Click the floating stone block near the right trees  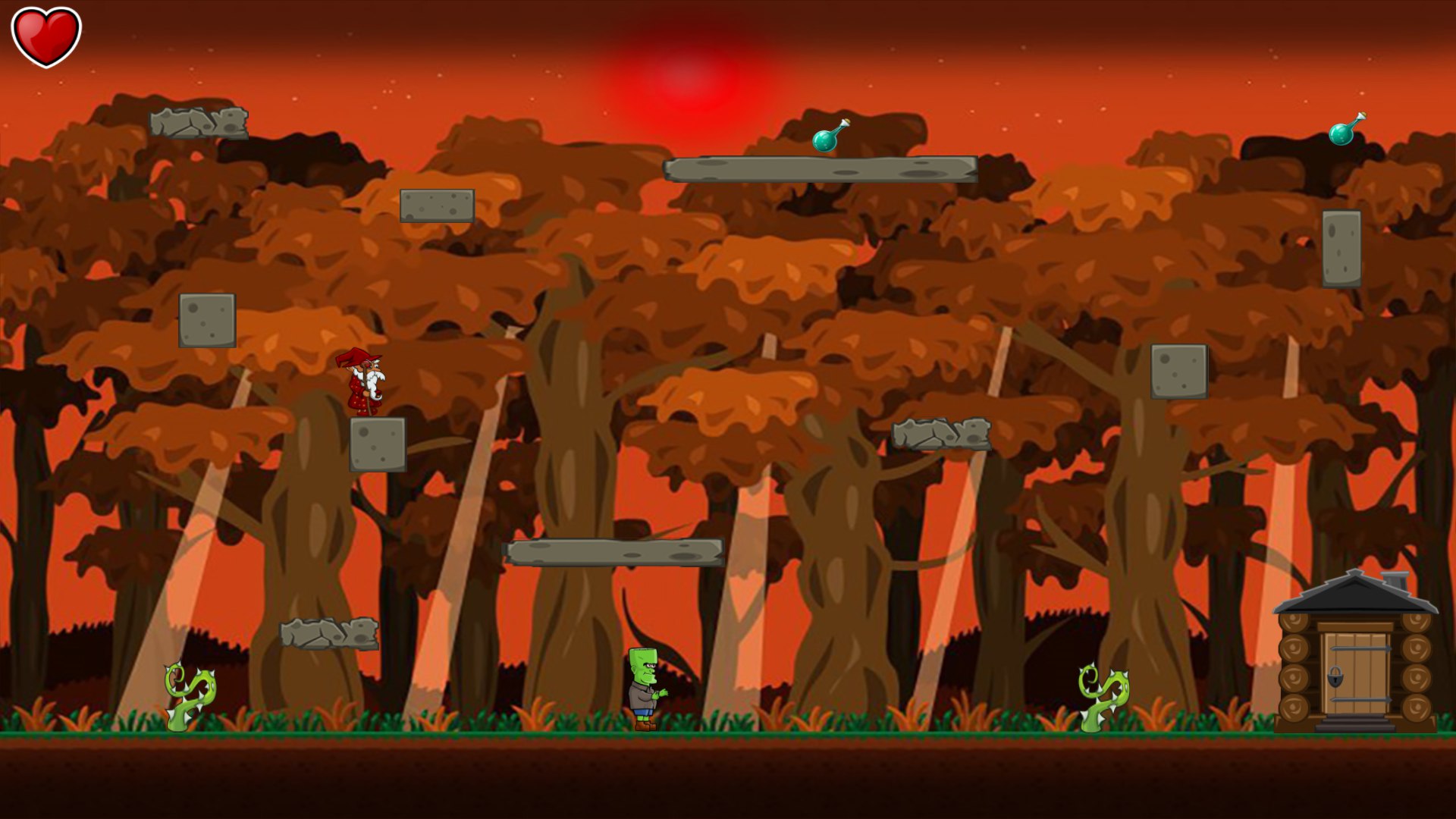(x=1178, y=372)
